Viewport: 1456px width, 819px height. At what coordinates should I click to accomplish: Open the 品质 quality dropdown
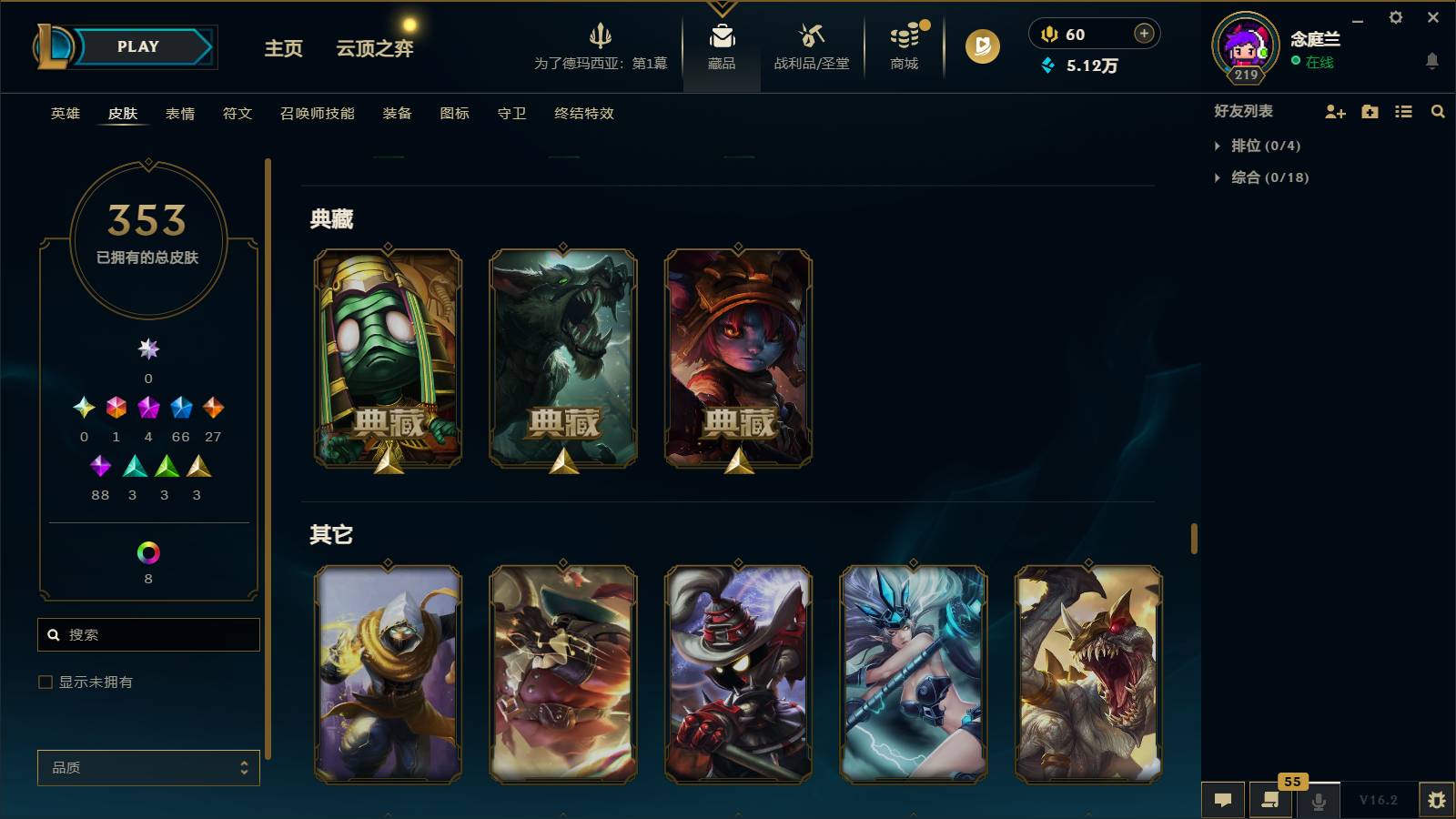click(x=148, y=767)
